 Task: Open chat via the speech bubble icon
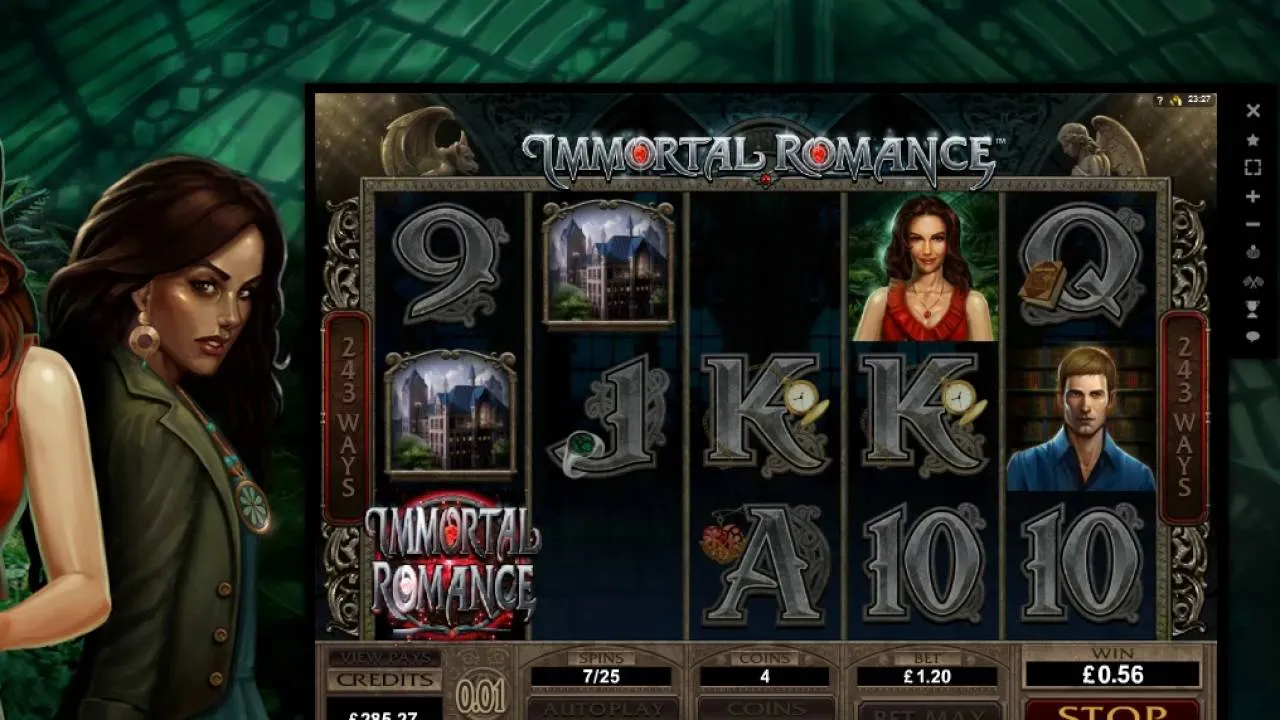tap(1254, 337)
